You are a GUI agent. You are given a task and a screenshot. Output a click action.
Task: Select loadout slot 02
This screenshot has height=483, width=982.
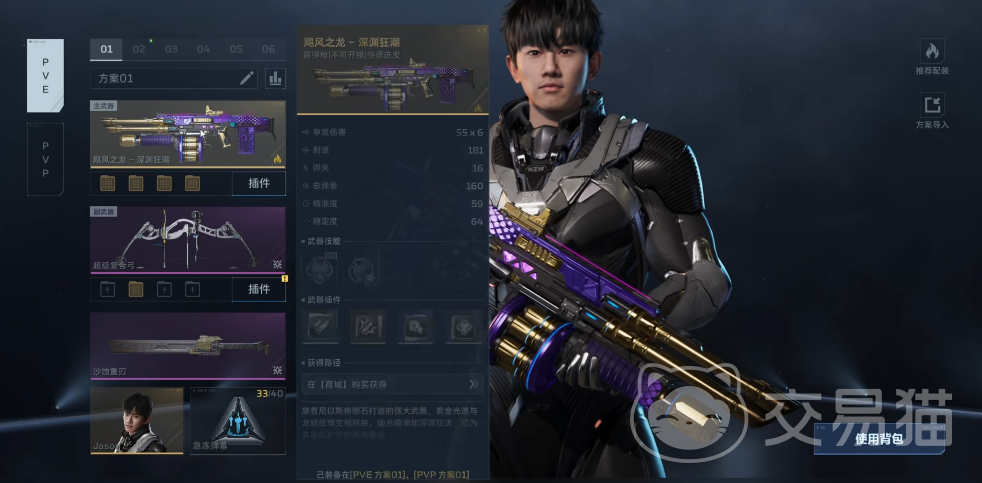click(x=139, y=49)
